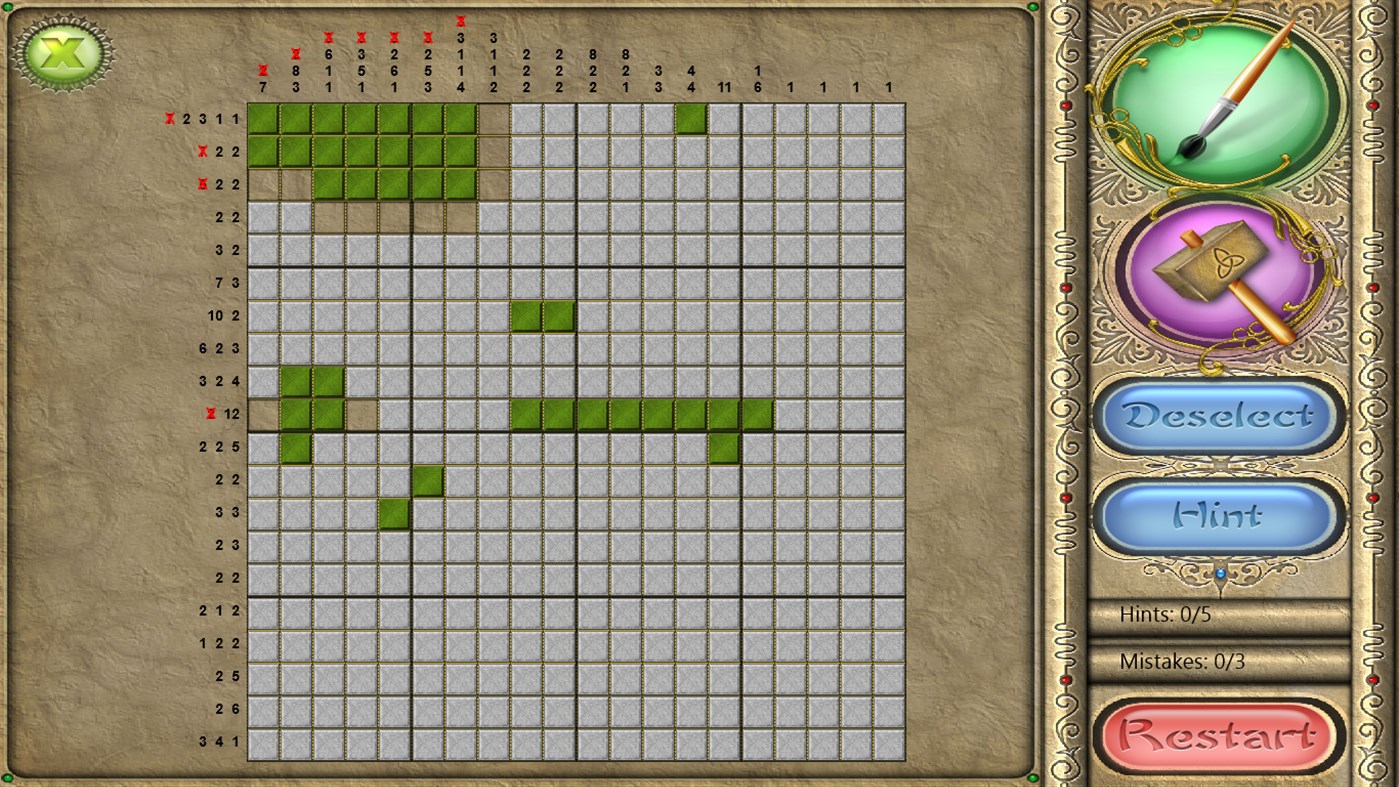Click the red pin beside the second '2 2' row

click(x=202, y=151)
